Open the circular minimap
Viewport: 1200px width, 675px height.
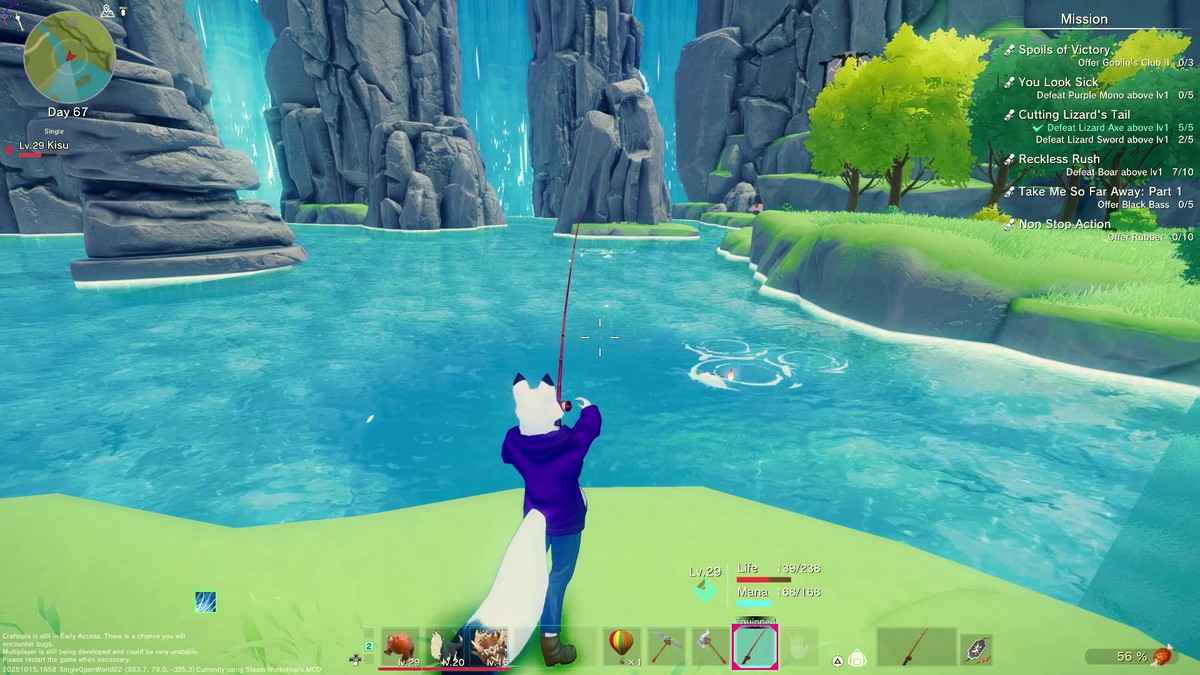click(x=69, y=56)
